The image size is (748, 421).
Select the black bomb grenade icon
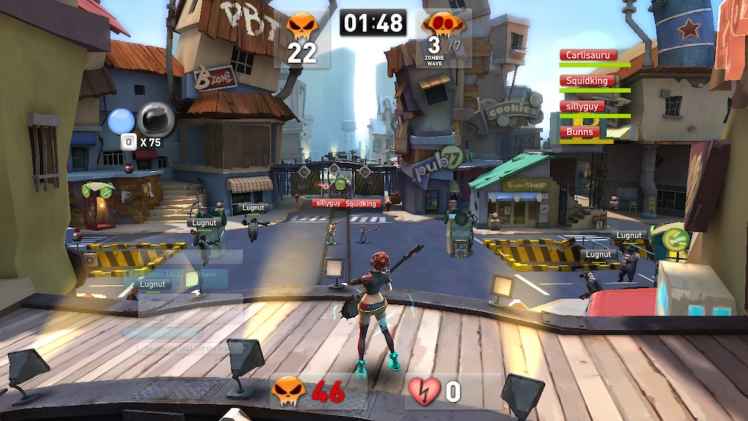(156, 119)
